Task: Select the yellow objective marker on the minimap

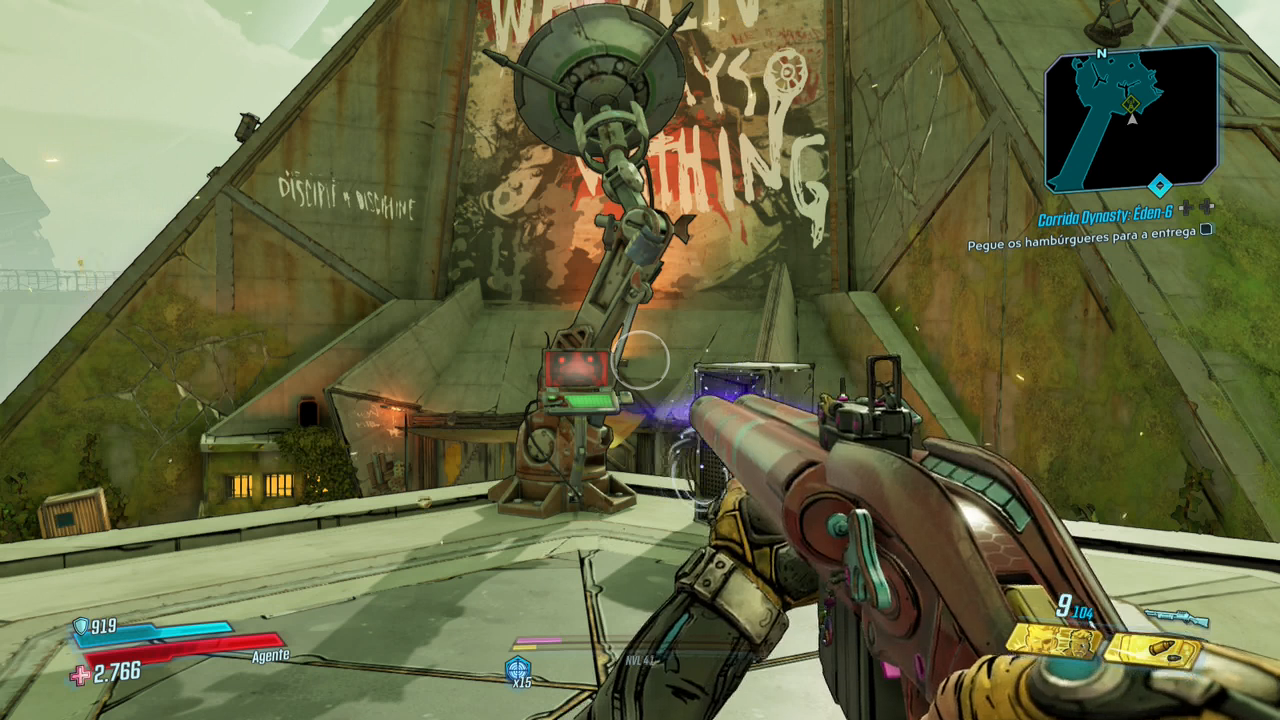Action: [1131, 104]
